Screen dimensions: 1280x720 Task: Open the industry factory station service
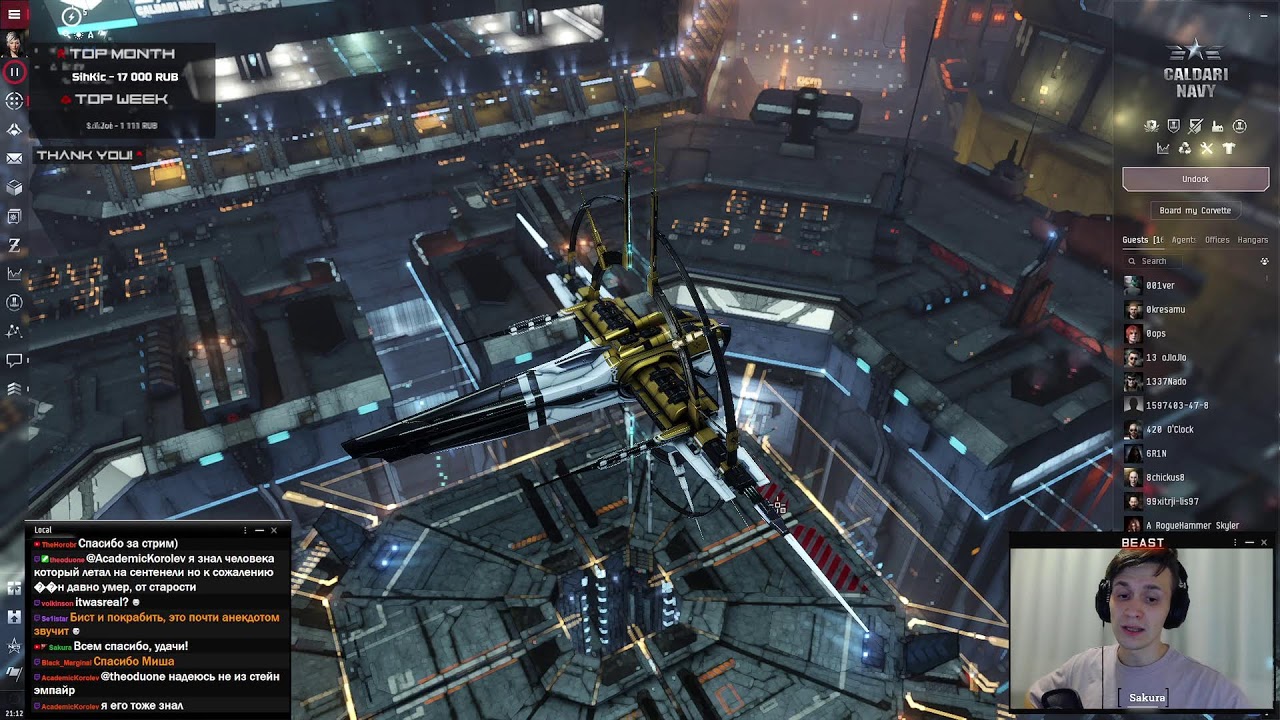[1217, 127]
